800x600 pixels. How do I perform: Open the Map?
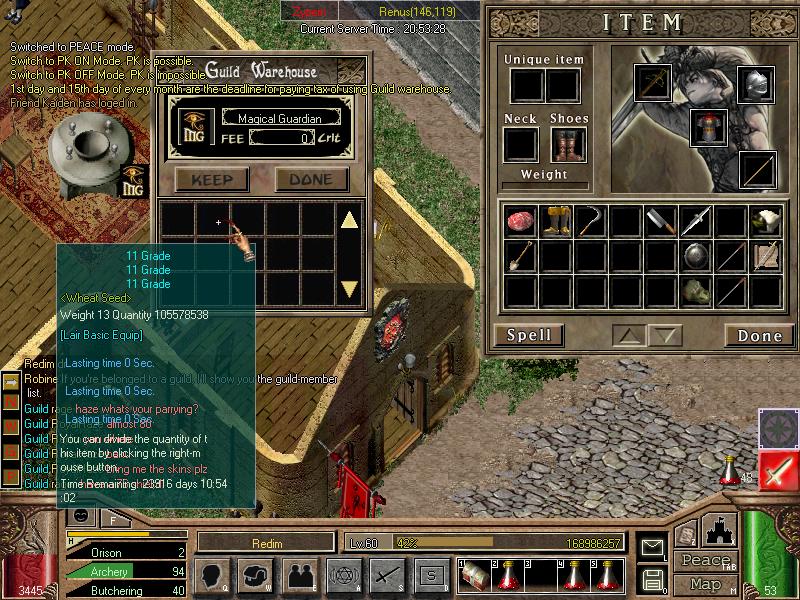[x=705, y=584]
